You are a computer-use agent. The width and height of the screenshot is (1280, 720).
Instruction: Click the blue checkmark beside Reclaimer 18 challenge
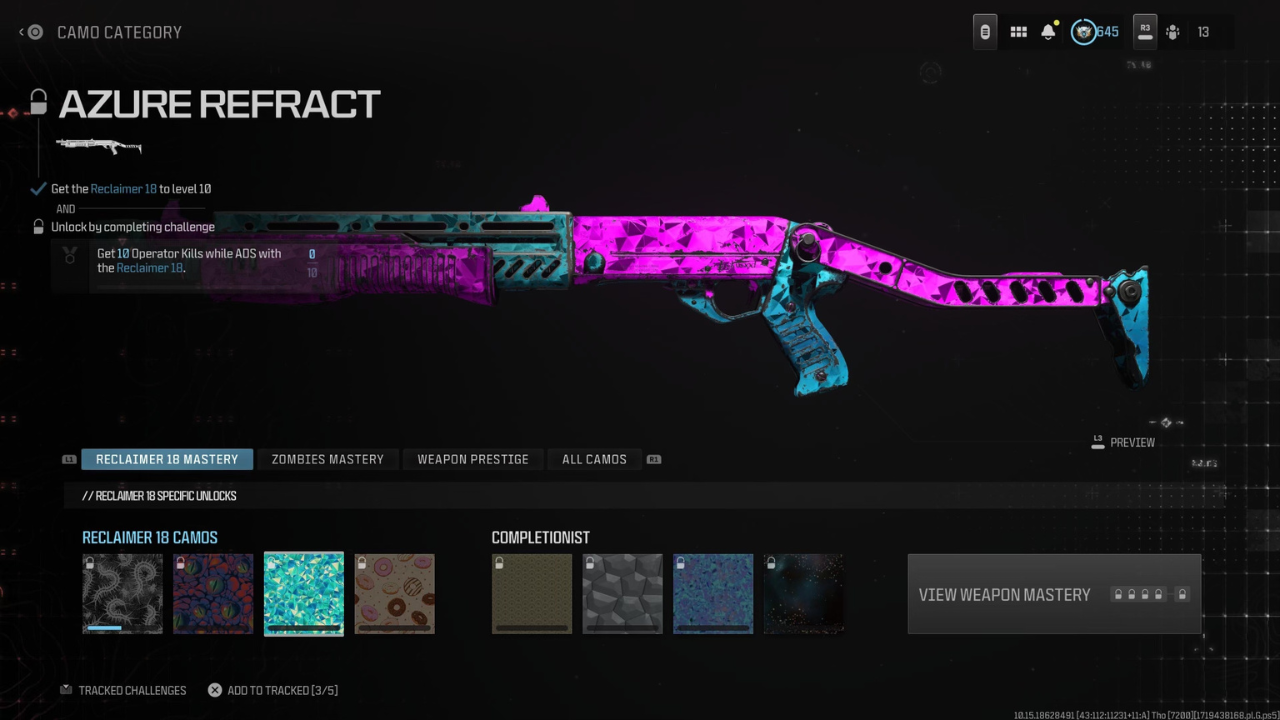(37, 187)
